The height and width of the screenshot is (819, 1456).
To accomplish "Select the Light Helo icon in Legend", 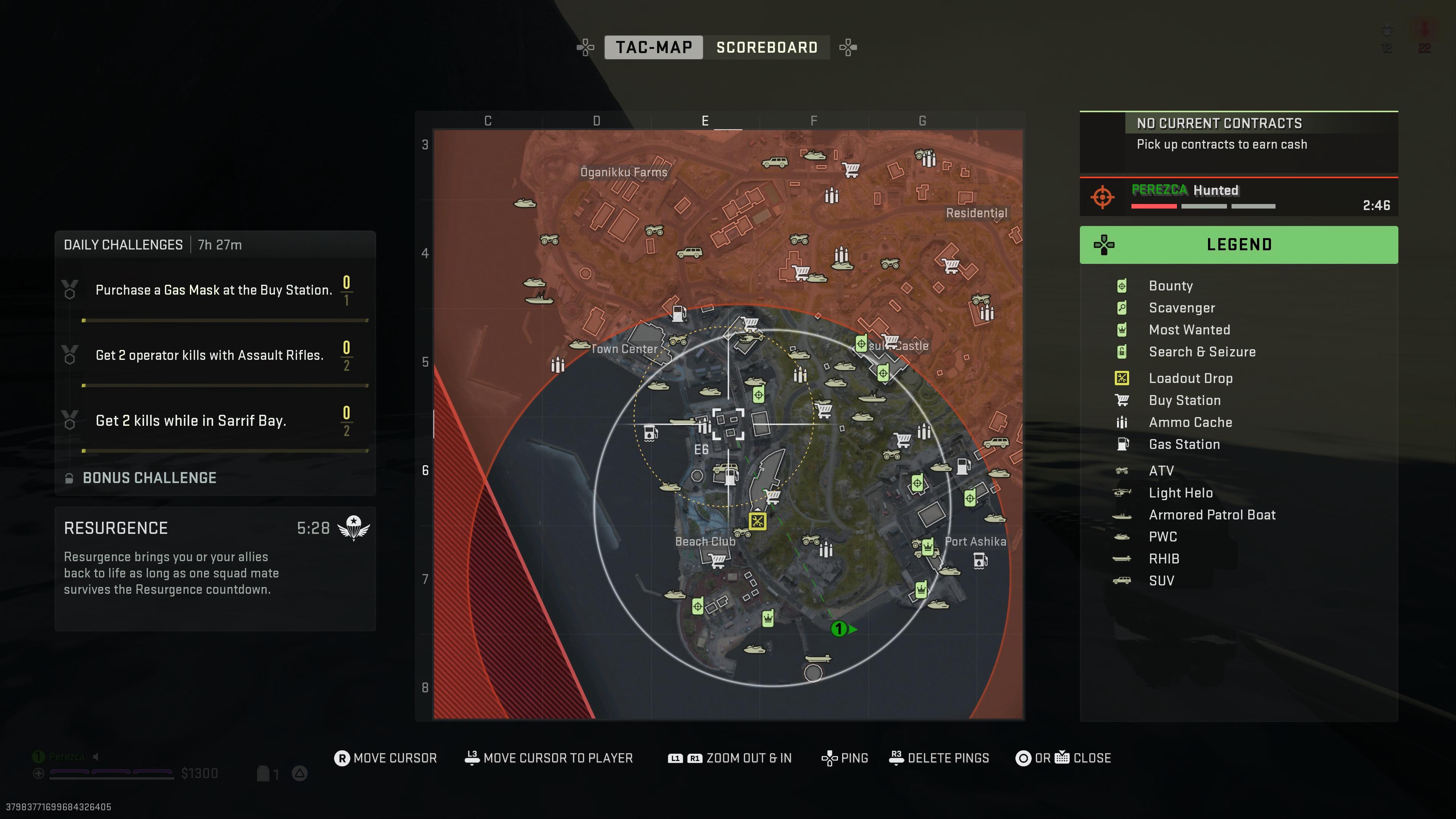I will point(1122,493).
